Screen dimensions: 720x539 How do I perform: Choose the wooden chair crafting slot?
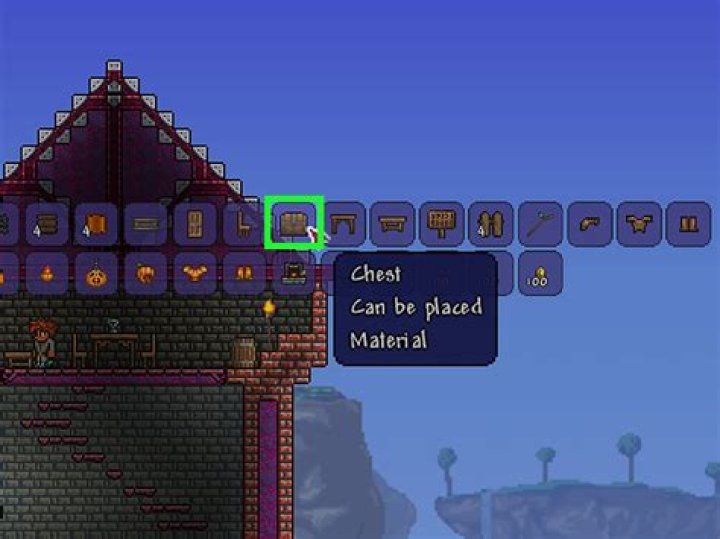(244, 224)
